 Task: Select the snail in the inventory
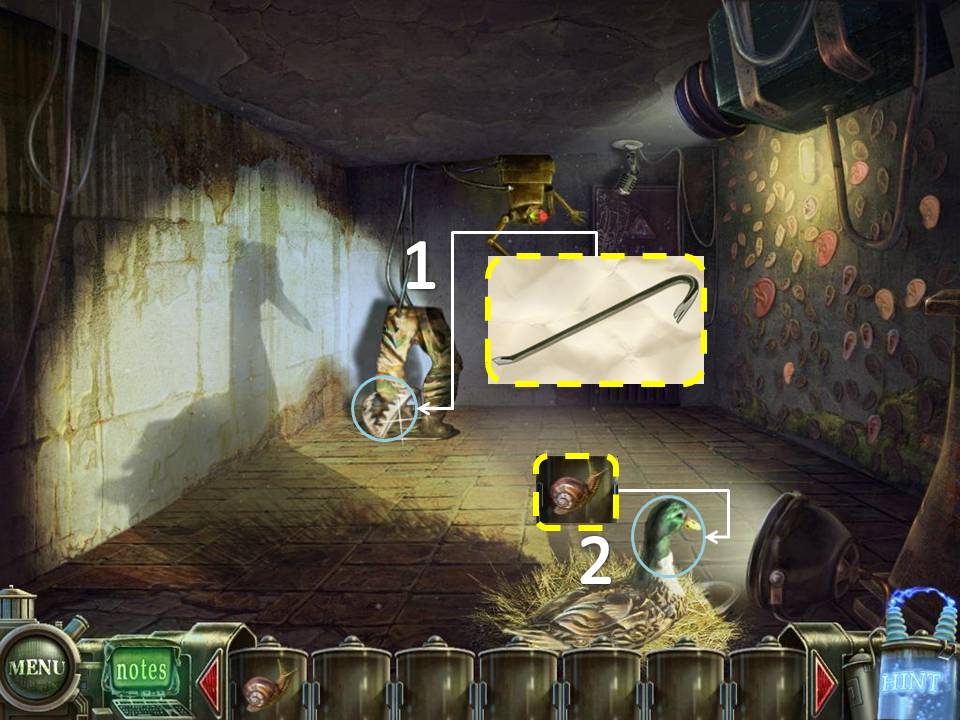[x=269, y=687]
